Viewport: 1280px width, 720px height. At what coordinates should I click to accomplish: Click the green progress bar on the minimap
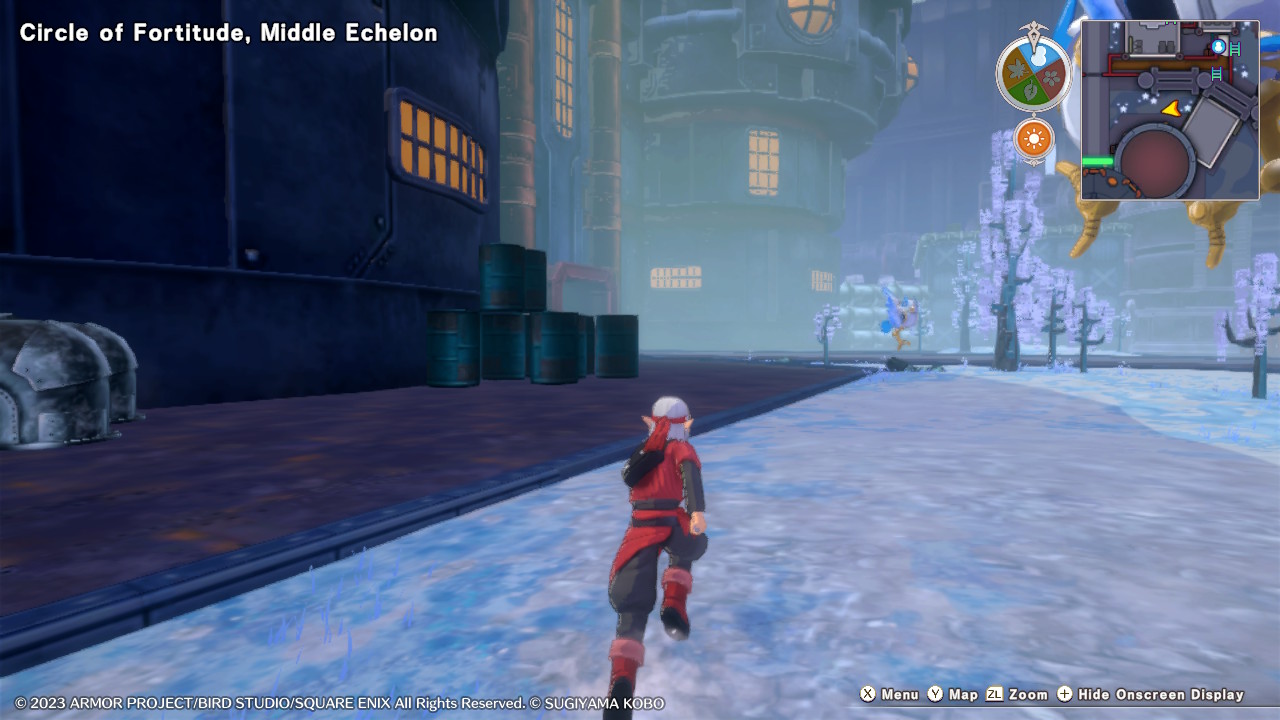coord(1097,160)
